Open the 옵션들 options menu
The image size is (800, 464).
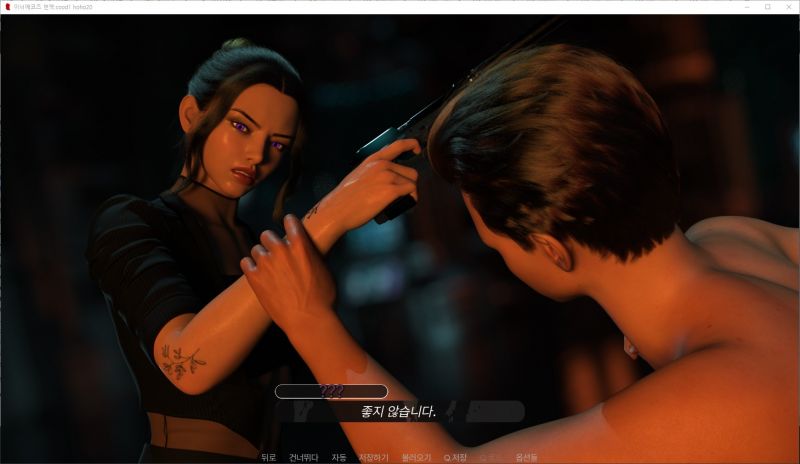[x=526, y=457]
